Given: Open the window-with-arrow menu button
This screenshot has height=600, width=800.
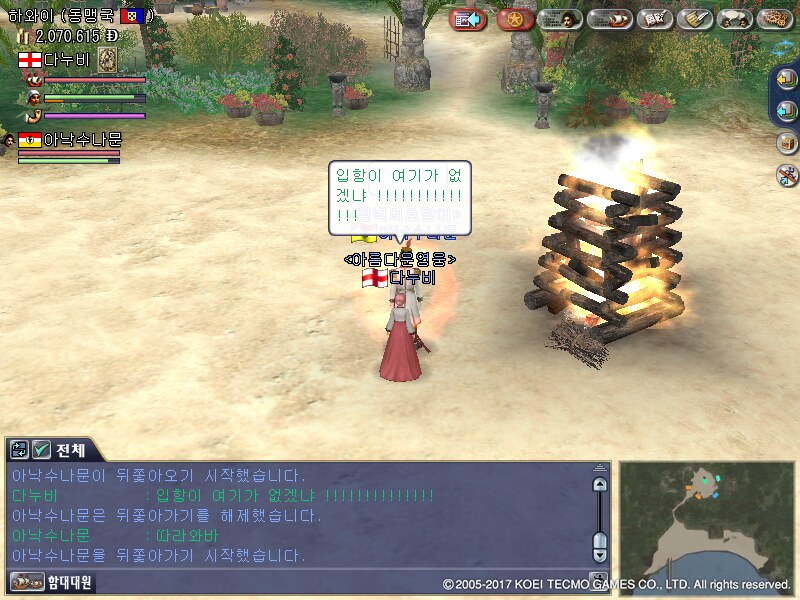Looking at the screenshot, I should (467, 19).
